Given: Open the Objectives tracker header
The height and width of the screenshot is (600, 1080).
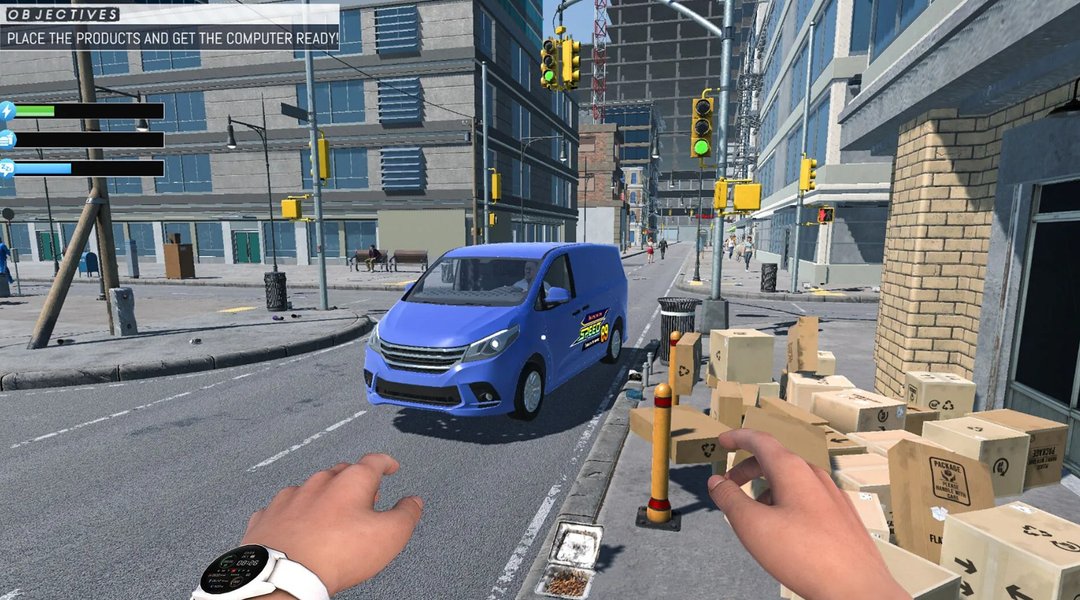Looking at the screenshot, I should [x=62, y=14].
